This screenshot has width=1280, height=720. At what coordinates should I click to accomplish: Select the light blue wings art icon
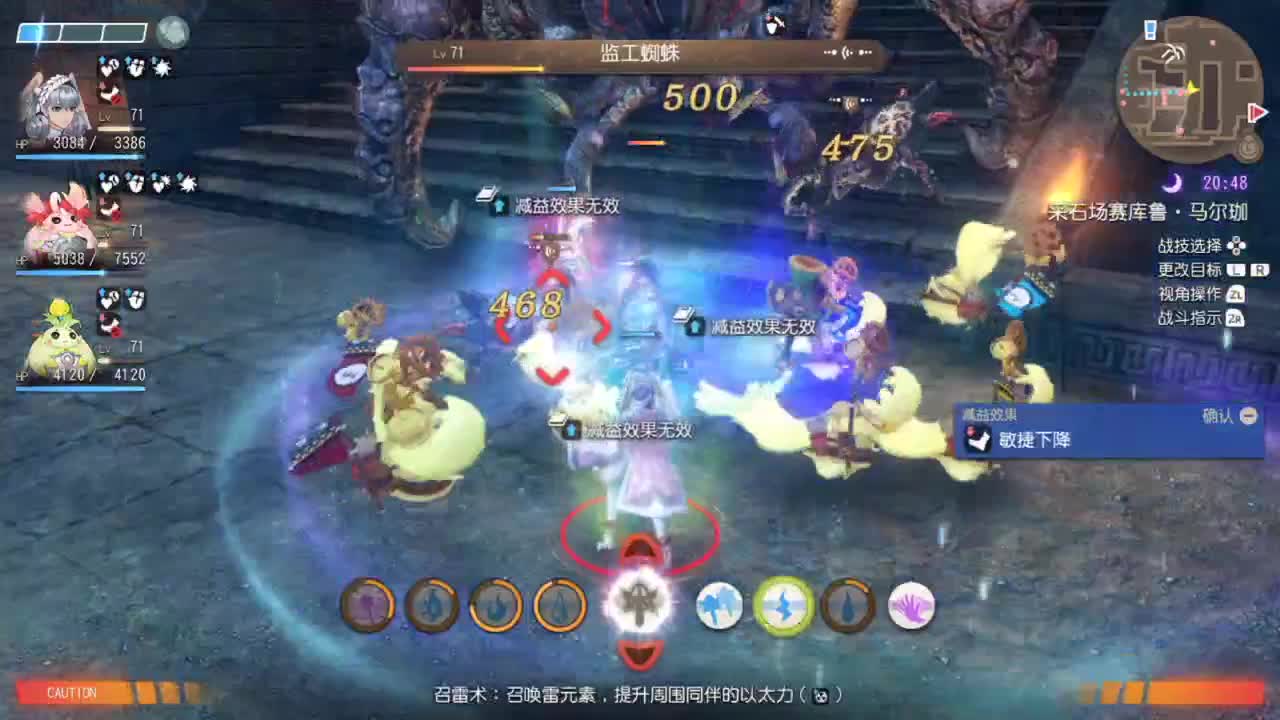[718, 607]
